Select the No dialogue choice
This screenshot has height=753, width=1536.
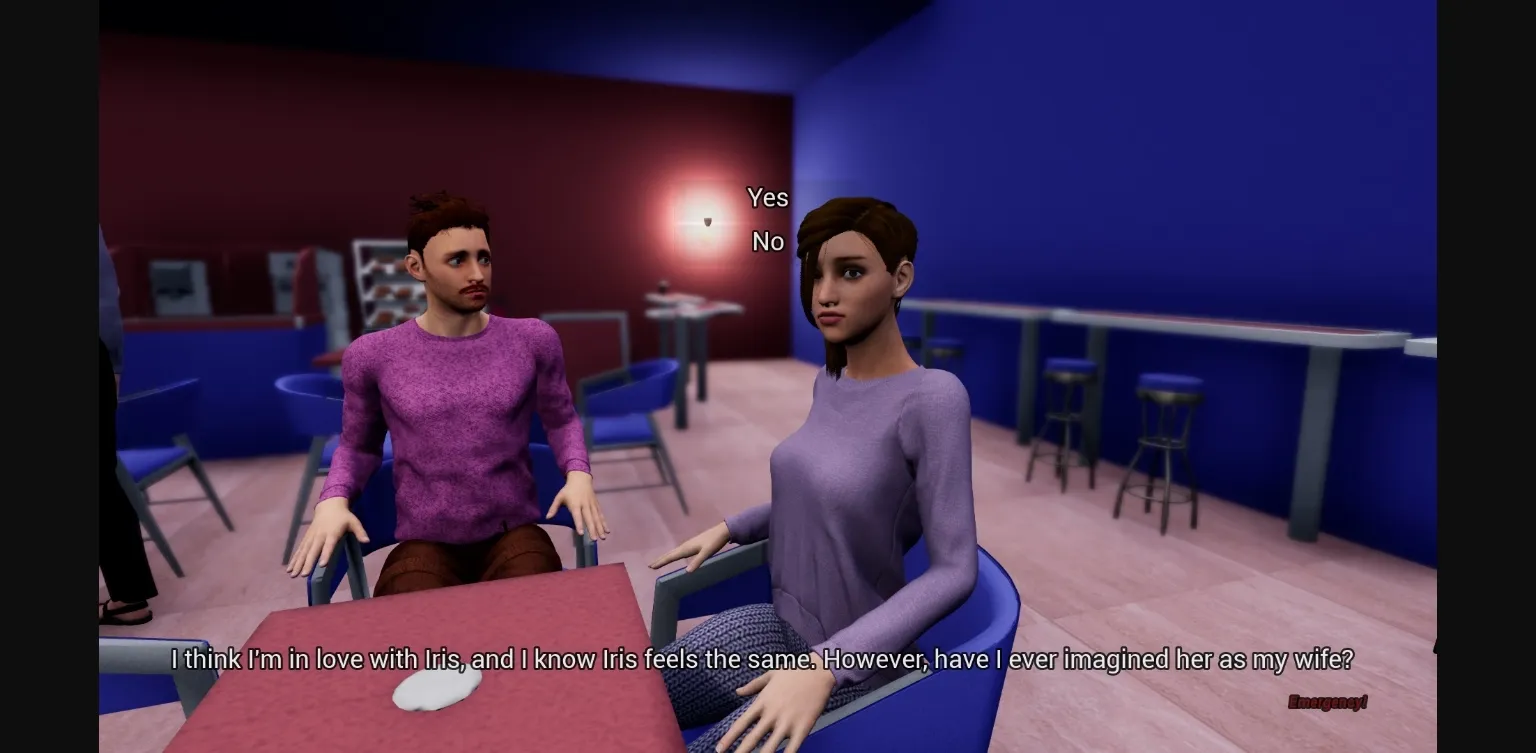tap(767, 241)
